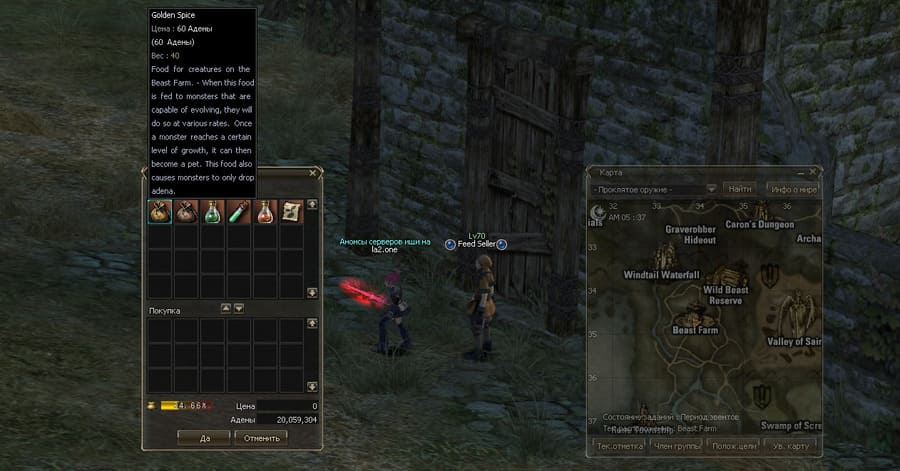Open Инфо о мире panel

pyautogui.click(x=794, y=188)
